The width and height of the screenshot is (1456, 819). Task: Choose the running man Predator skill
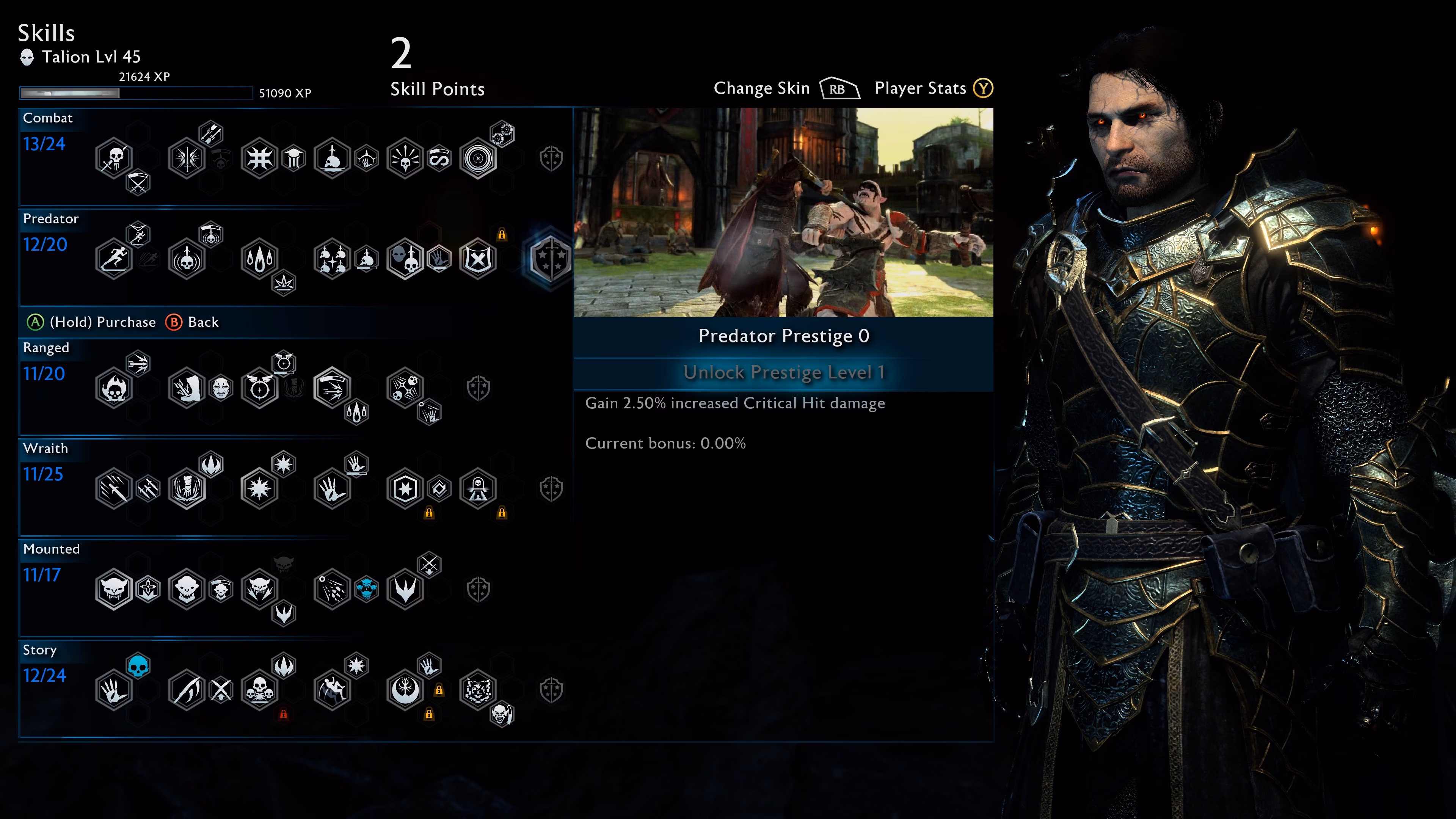pos(114,259)
